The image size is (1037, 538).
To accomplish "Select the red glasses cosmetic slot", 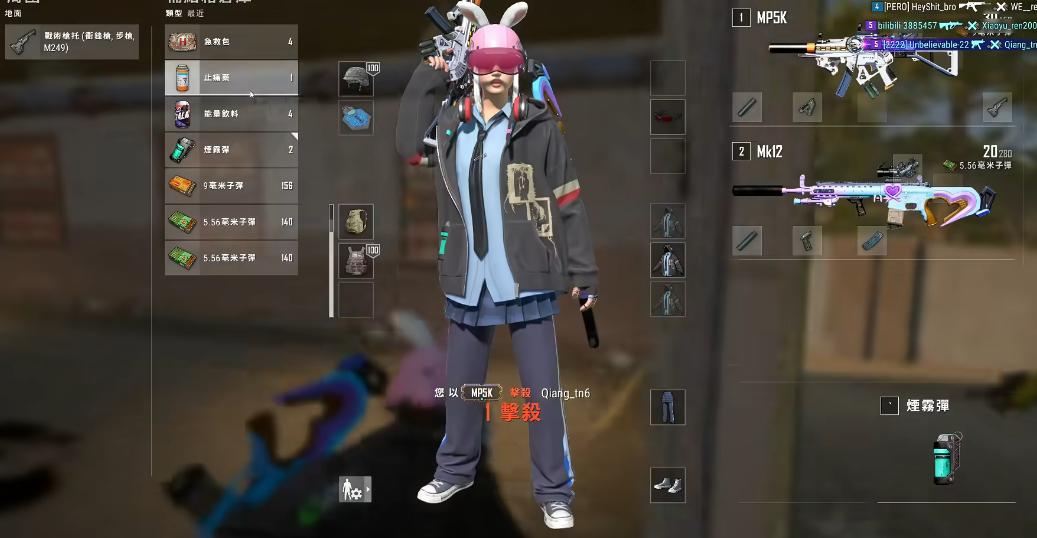I will click(x=668, y=117).
